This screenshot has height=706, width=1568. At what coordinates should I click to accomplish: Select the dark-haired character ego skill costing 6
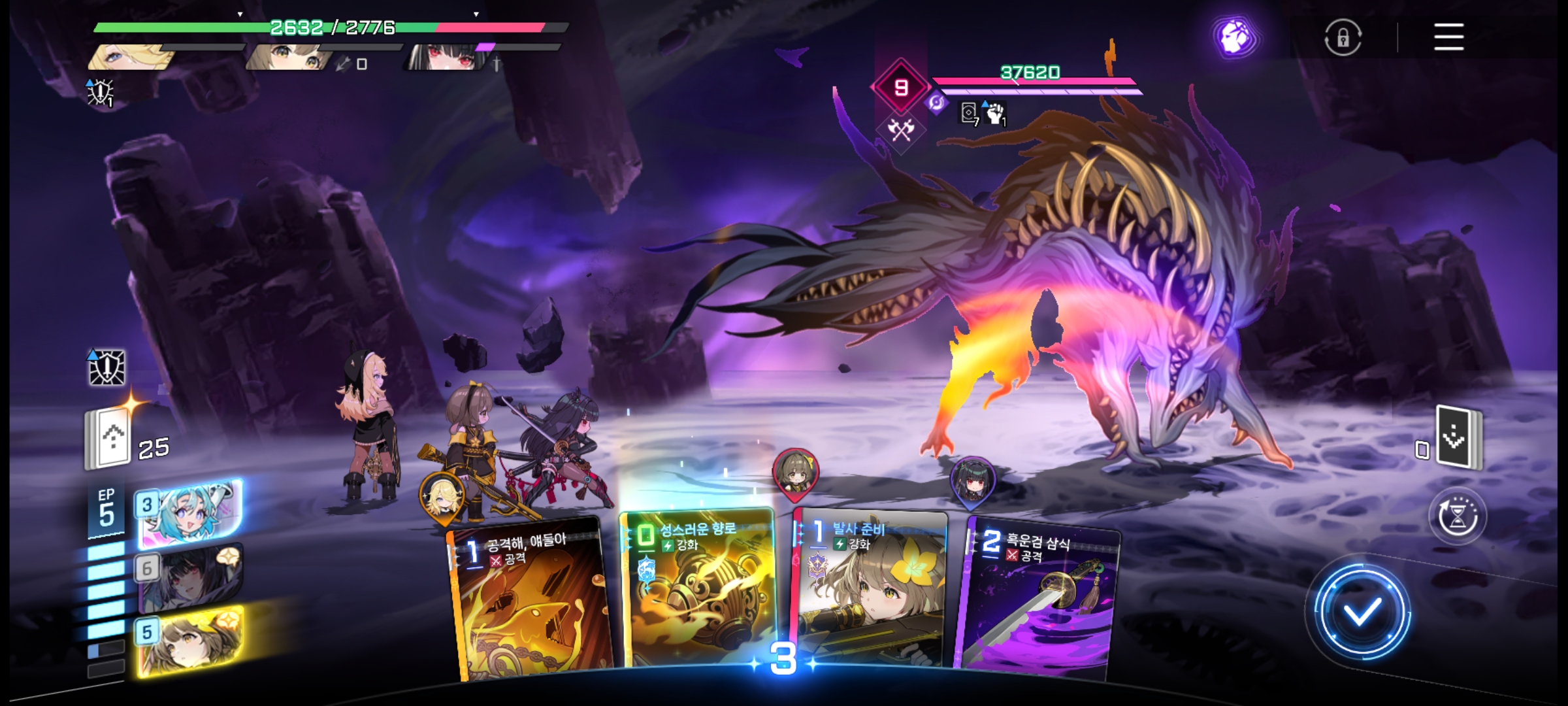(189, 577)
